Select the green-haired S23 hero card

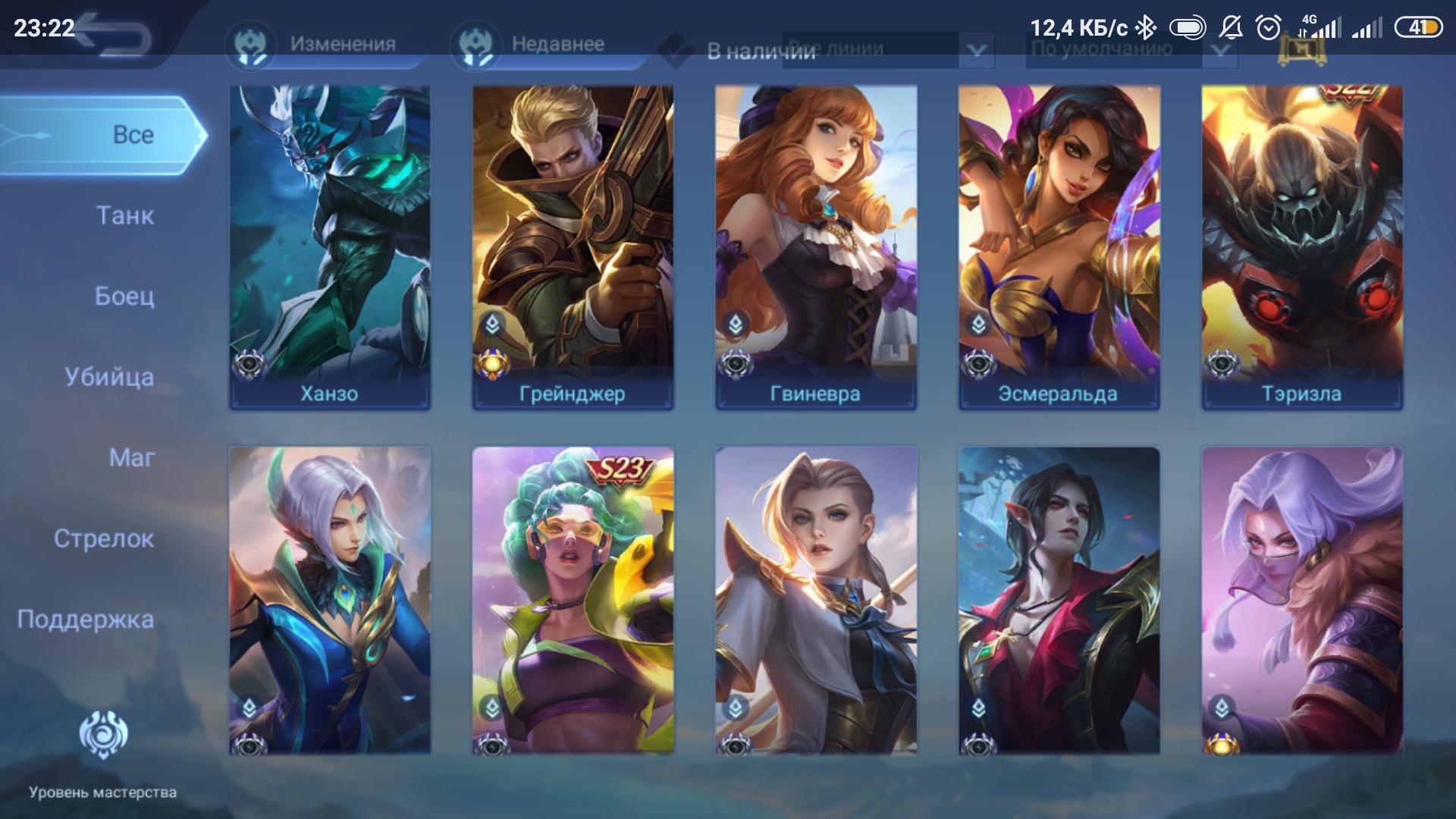coord(573,599)
